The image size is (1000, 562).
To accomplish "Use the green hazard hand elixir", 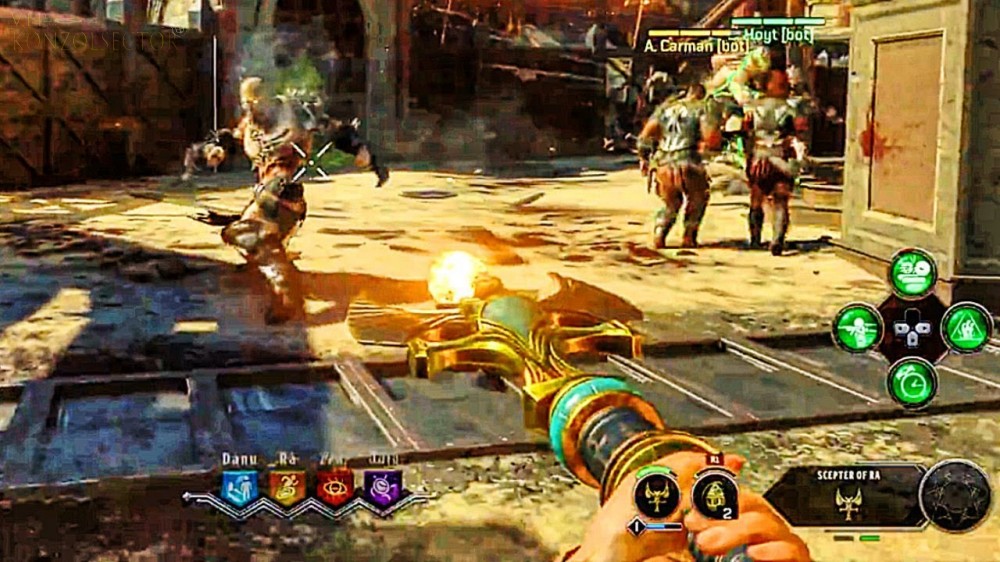I will click(x=966, y=328).
